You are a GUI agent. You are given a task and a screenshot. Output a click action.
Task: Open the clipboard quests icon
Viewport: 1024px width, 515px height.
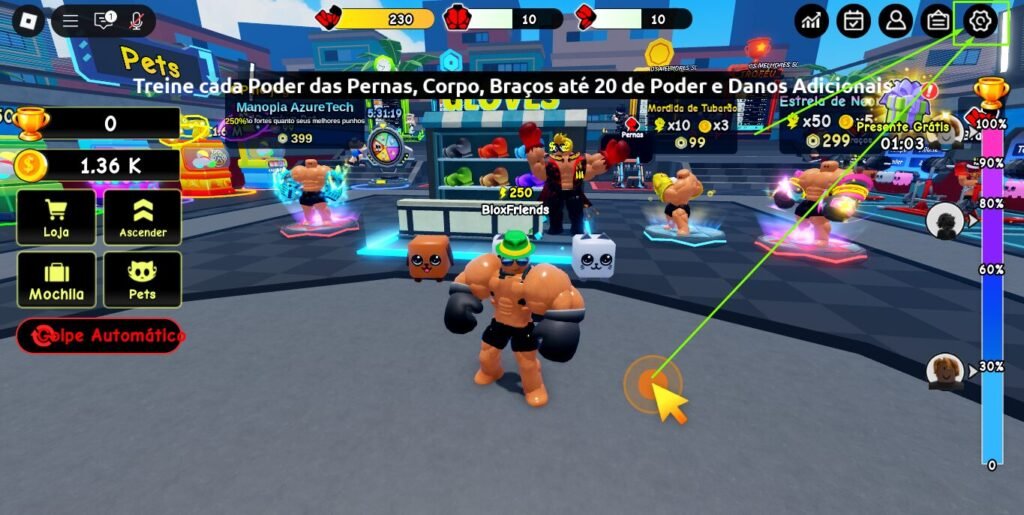[937, 20]
